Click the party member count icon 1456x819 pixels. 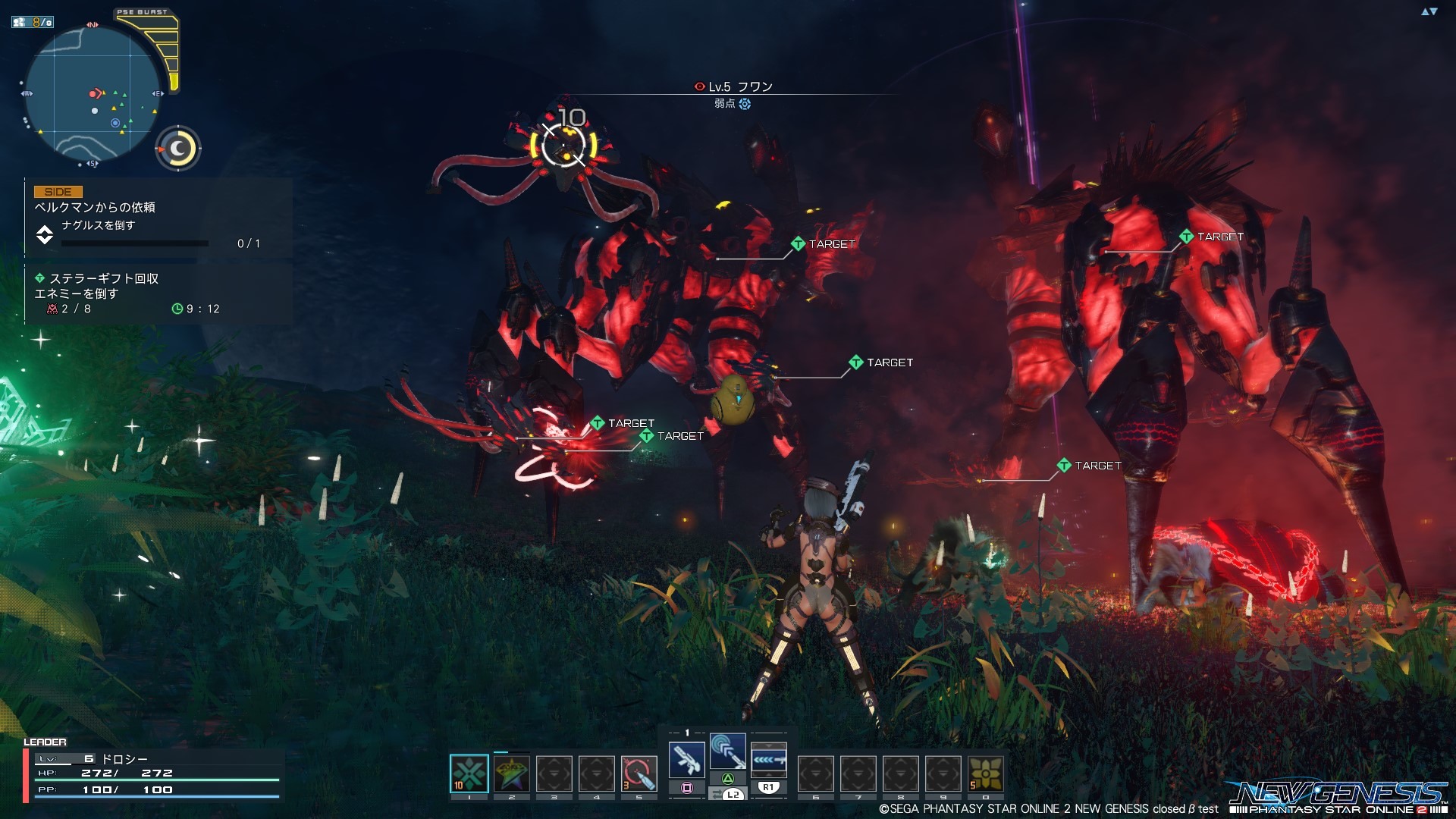[33, 22]
